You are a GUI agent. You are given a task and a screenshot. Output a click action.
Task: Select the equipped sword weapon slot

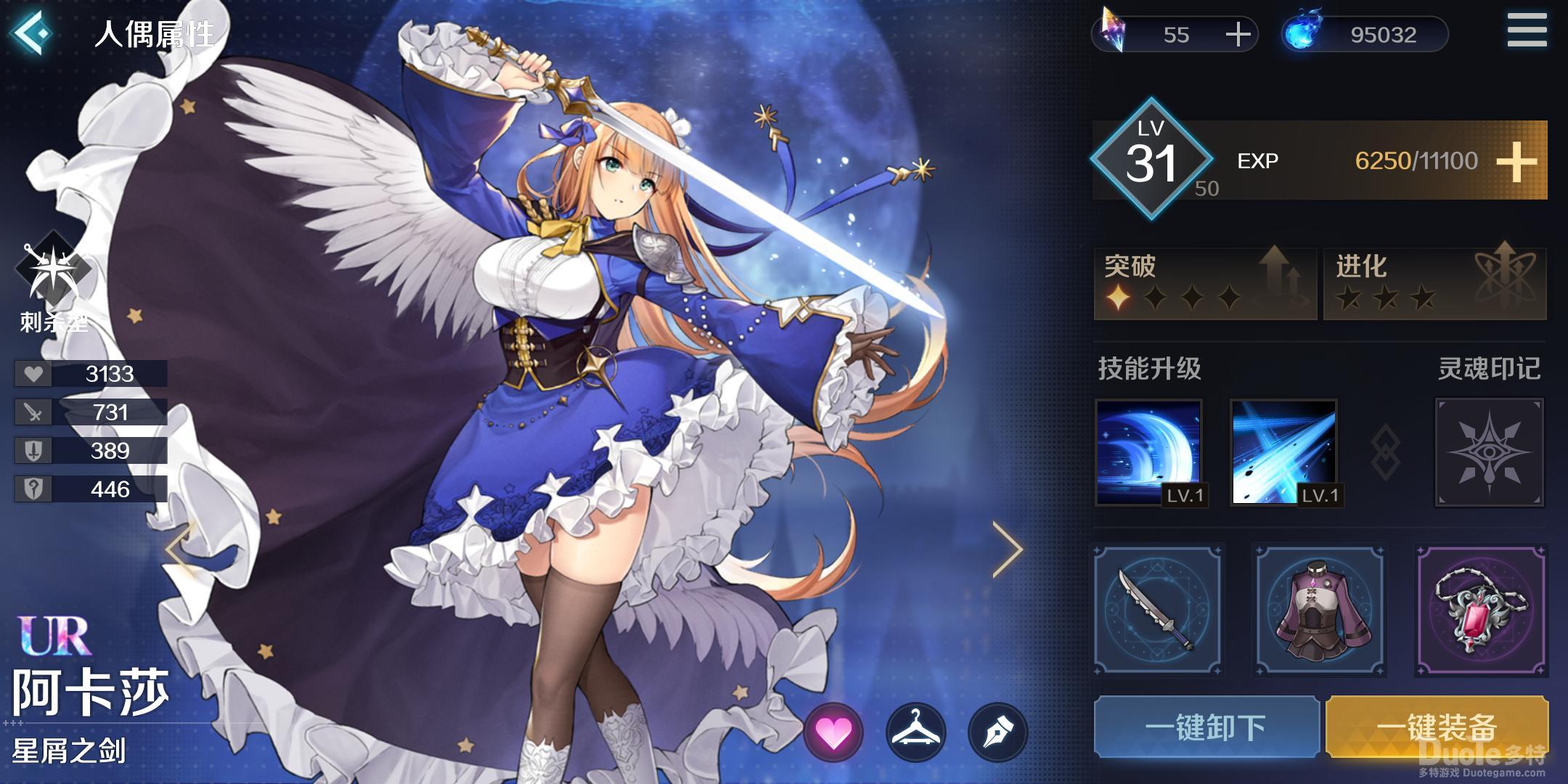[1158, 610]
